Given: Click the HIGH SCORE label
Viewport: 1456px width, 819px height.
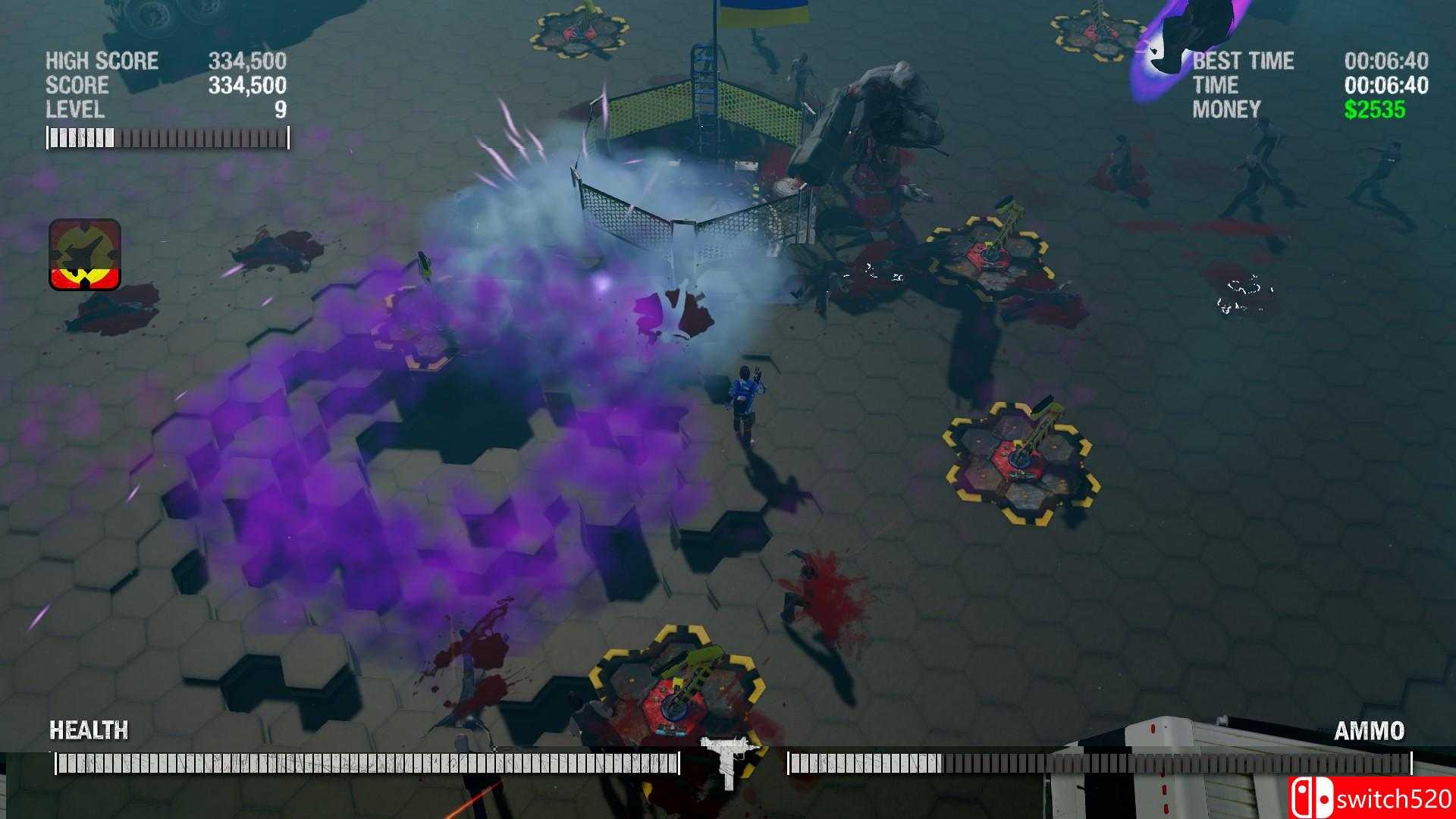Looking at the screenshot, I should 100,61.
